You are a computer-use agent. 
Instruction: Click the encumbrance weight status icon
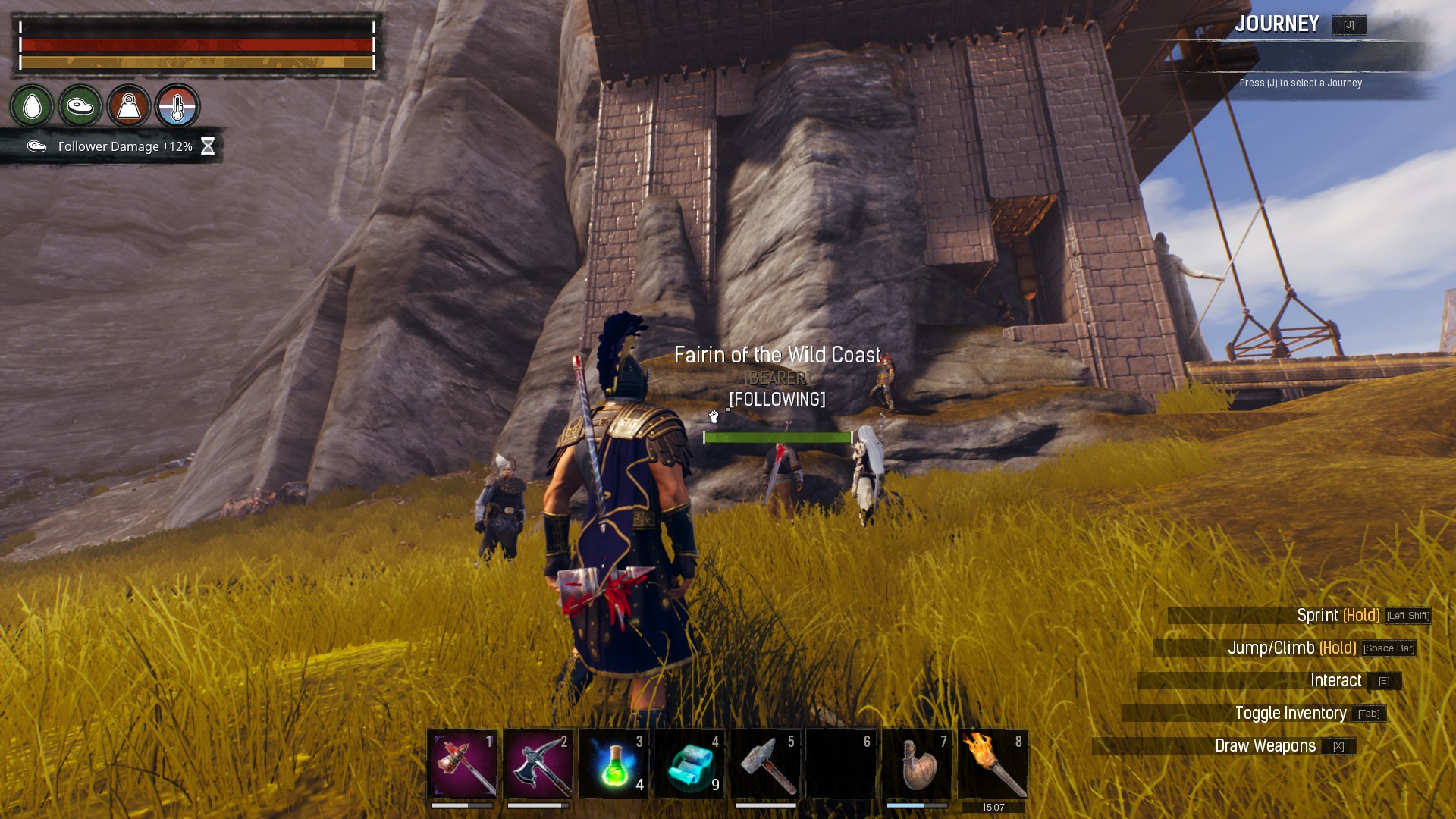coord(129,107)
